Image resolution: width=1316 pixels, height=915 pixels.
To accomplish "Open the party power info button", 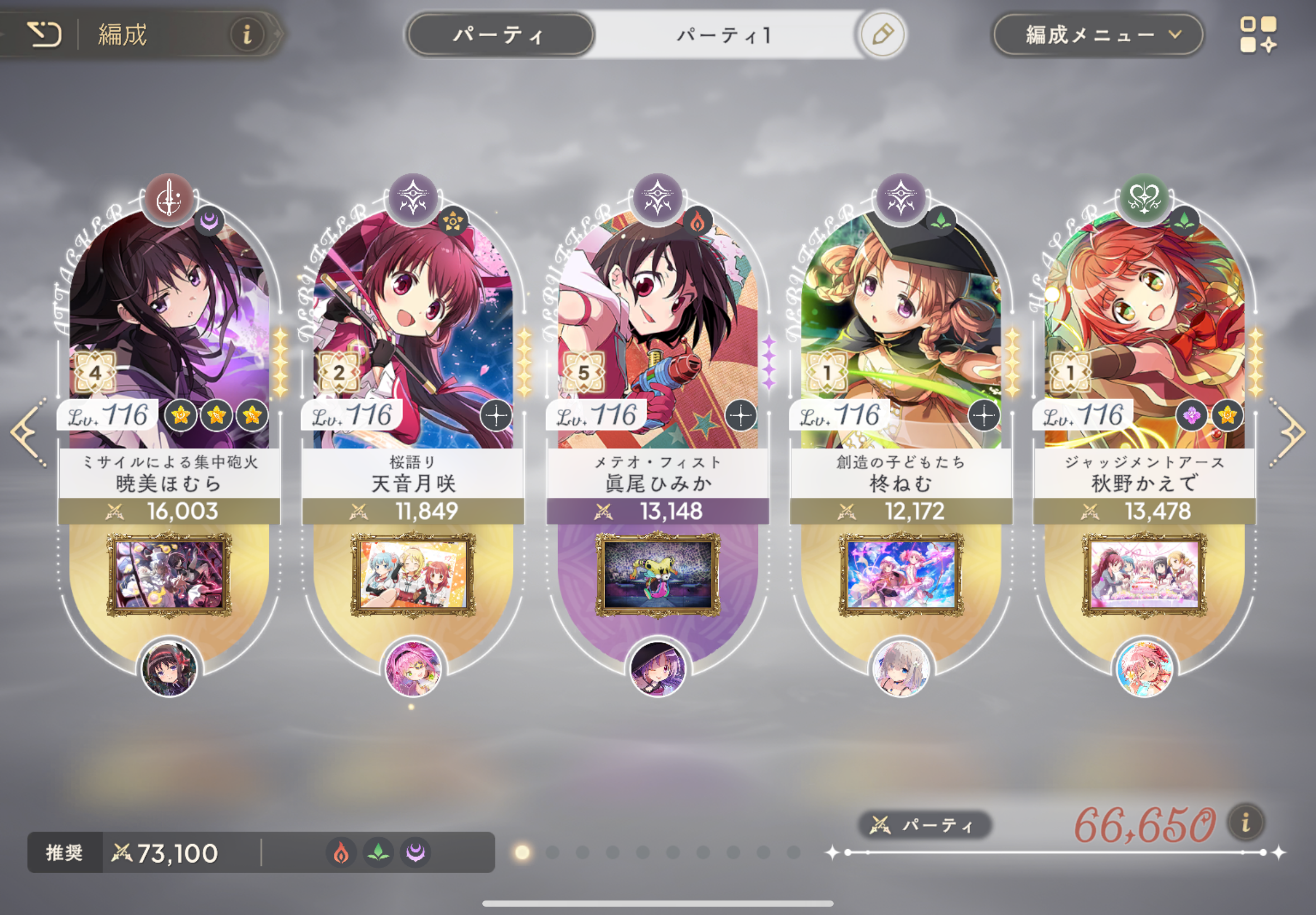I will point(1246,824).
